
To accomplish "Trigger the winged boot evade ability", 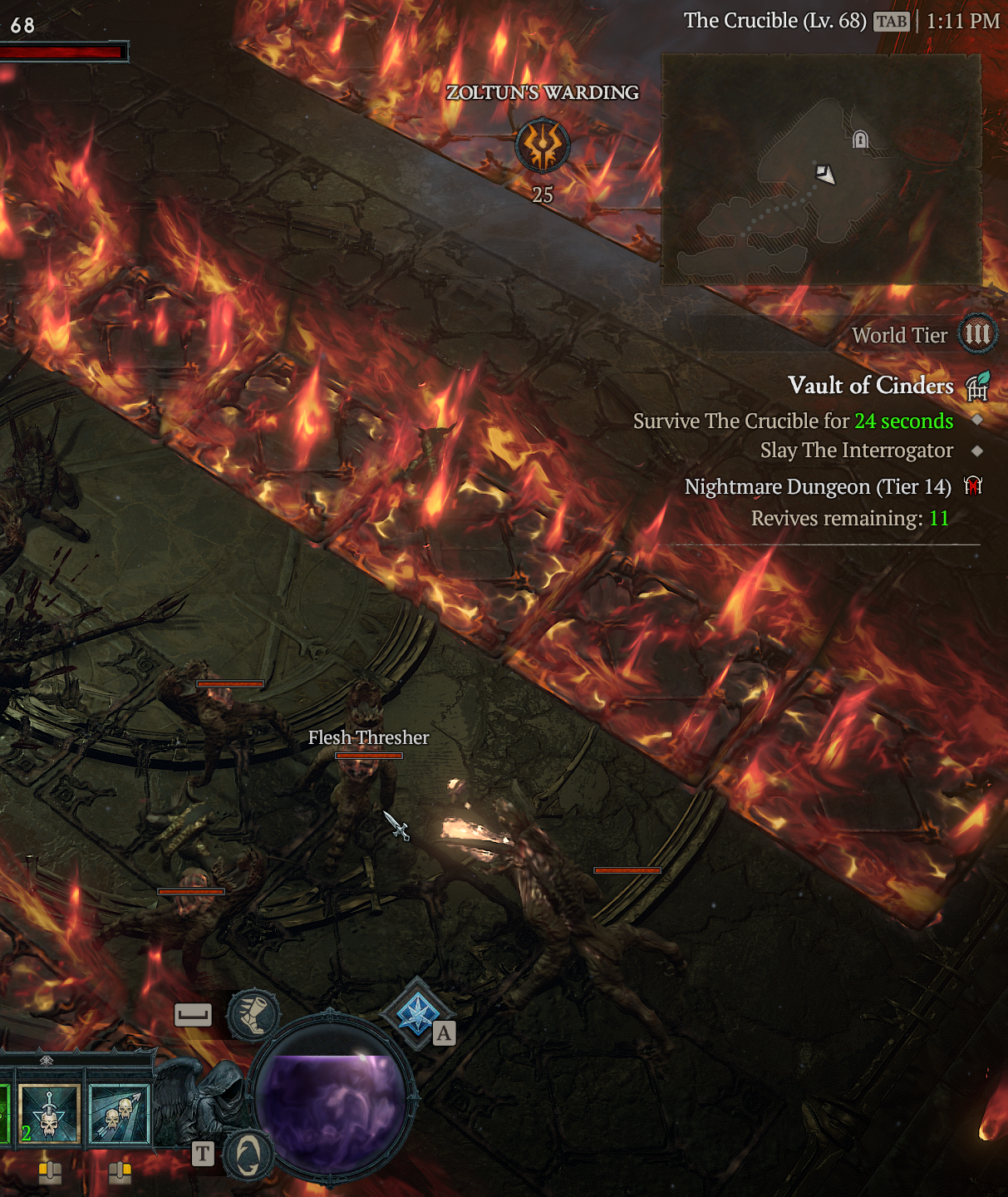I will click(x=253, y=1015).
